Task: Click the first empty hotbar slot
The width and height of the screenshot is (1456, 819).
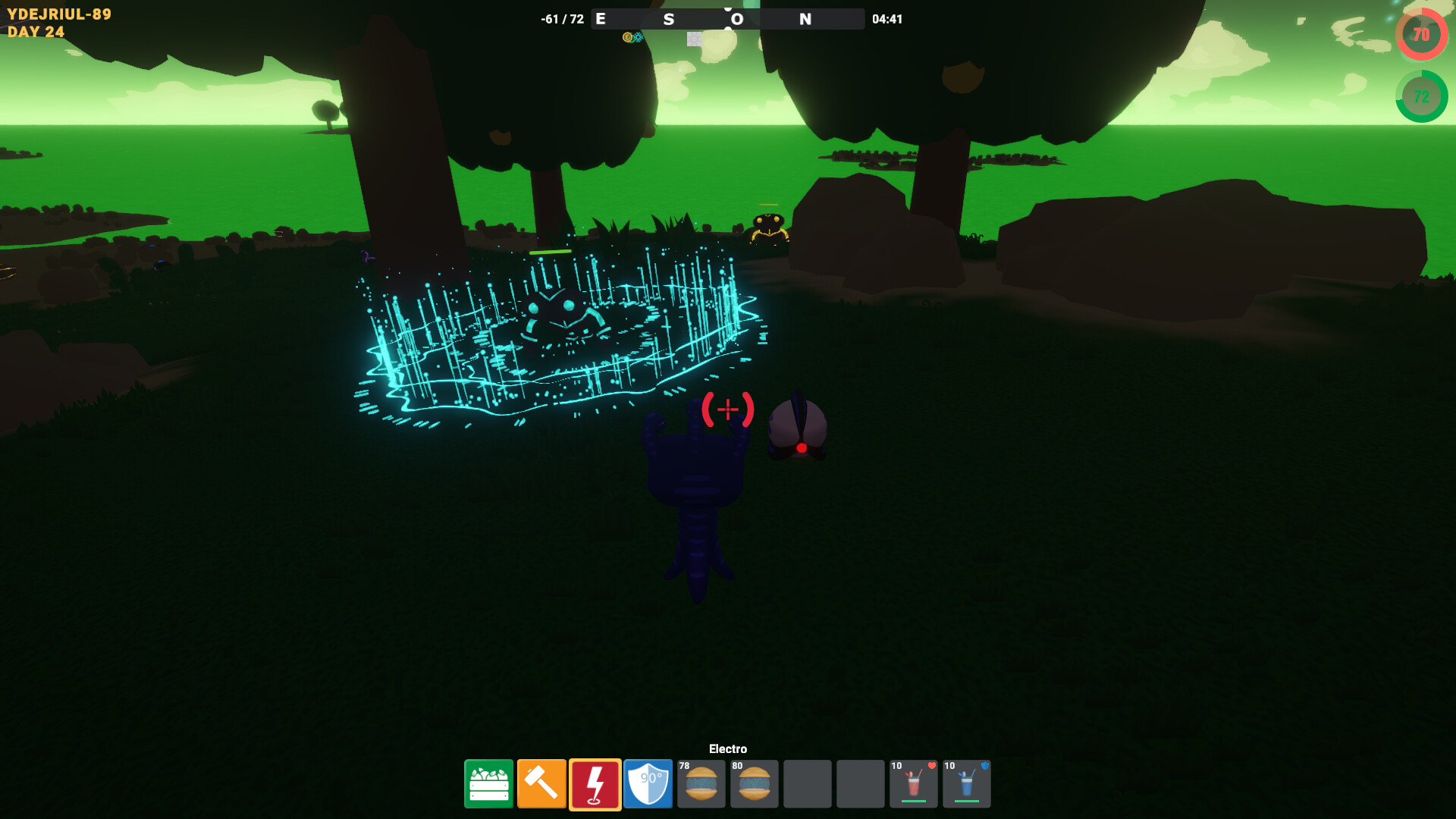Action: (807, 784)
